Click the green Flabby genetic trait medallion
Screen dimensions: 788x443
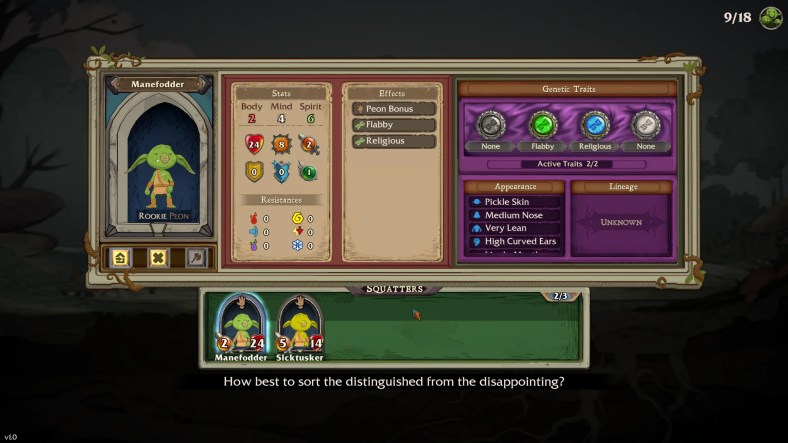tap(542, 125)
